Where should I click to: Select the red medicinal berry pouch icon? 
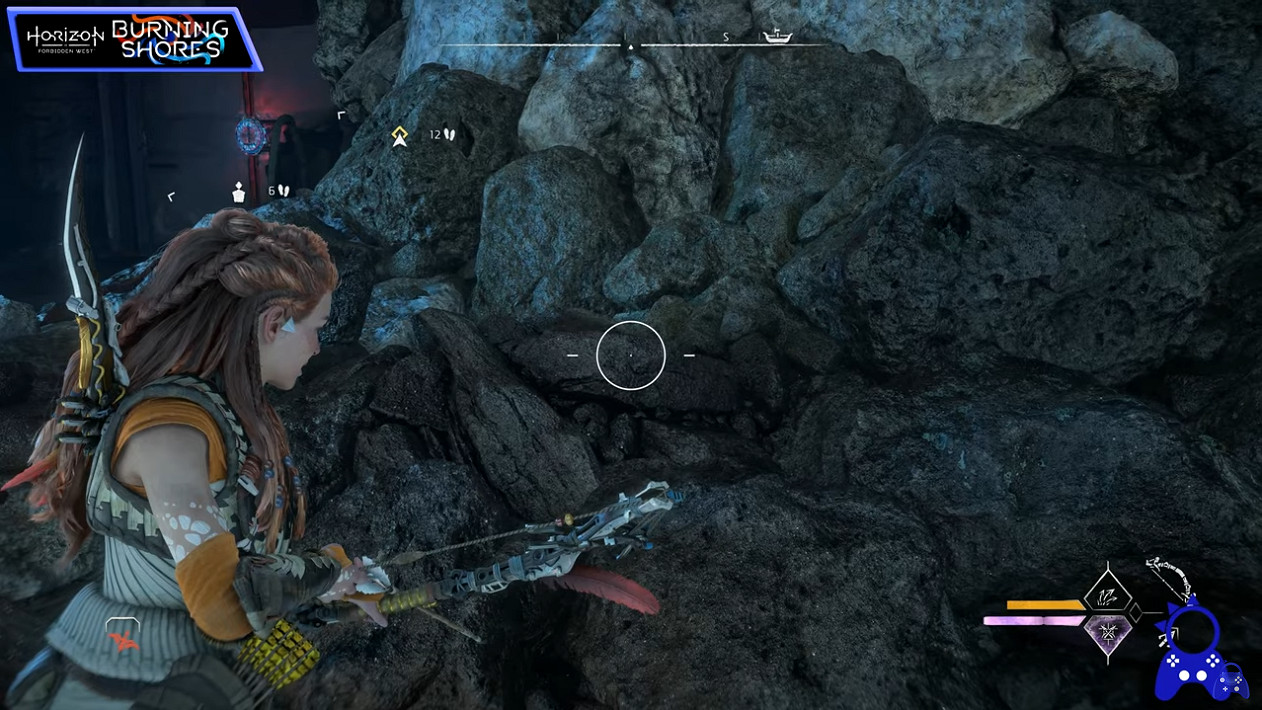(122, 638)
